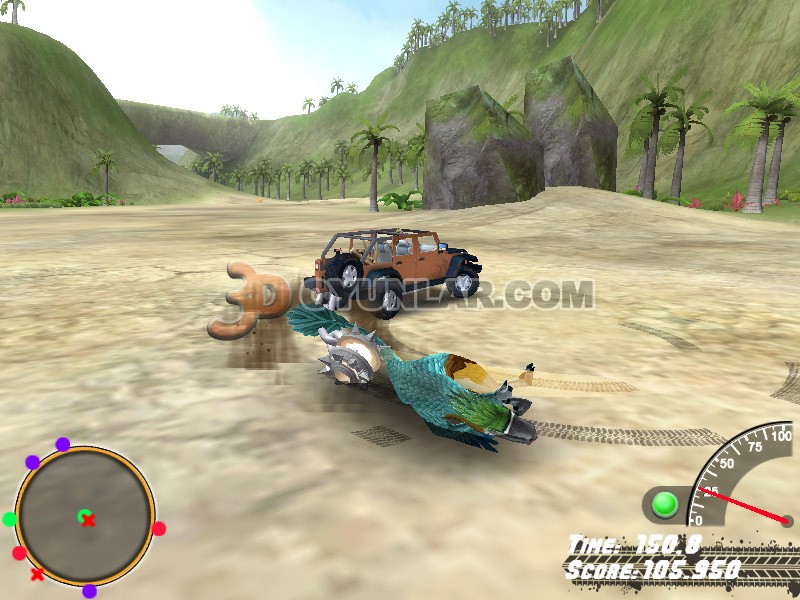Viewport: 800px width, 600px height.
Task: Click the green indicator light beside the speedometer
Action: point(665,505)
